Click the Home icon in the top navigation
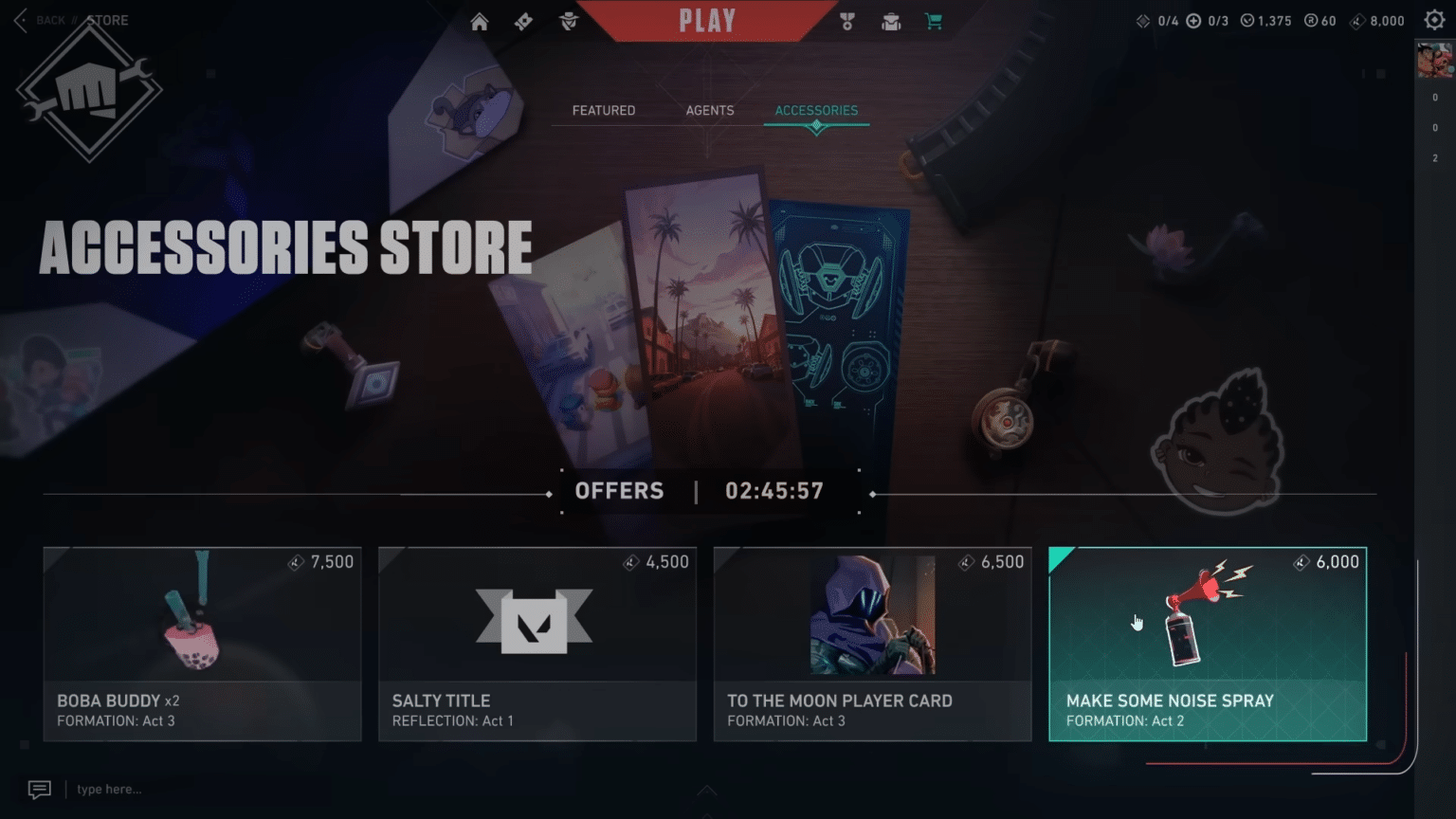Screen dimensions: 1456x819 coord(479,21)
